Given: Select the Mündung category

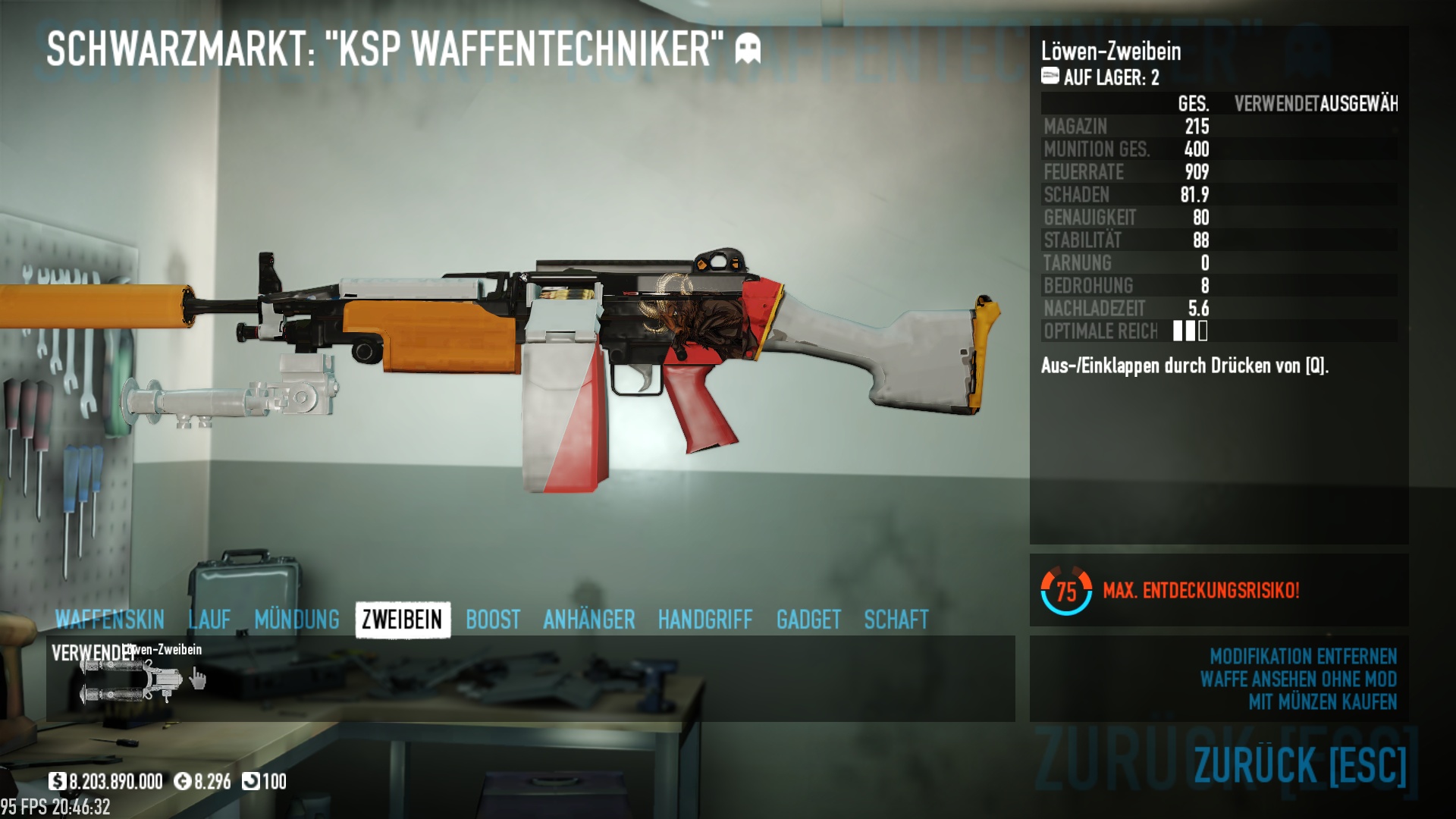Looking at the screenshot, I should click(x=297, y=620).
